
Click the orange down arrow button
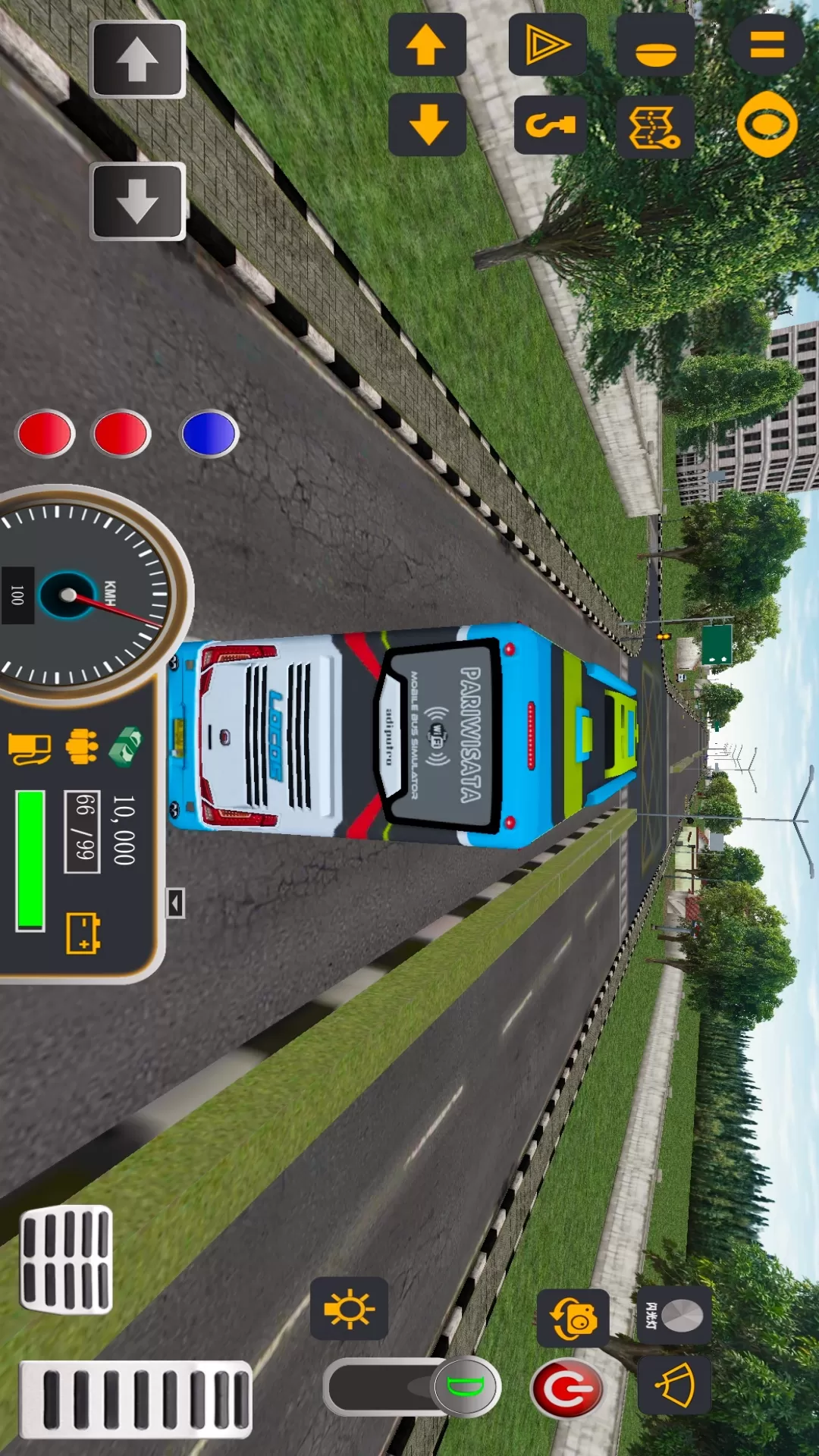428,124
